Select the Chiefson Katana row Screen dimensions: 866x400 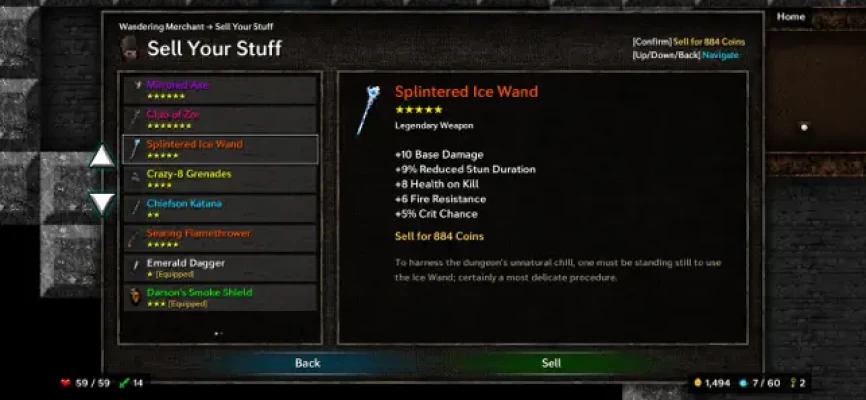[220, 208]
